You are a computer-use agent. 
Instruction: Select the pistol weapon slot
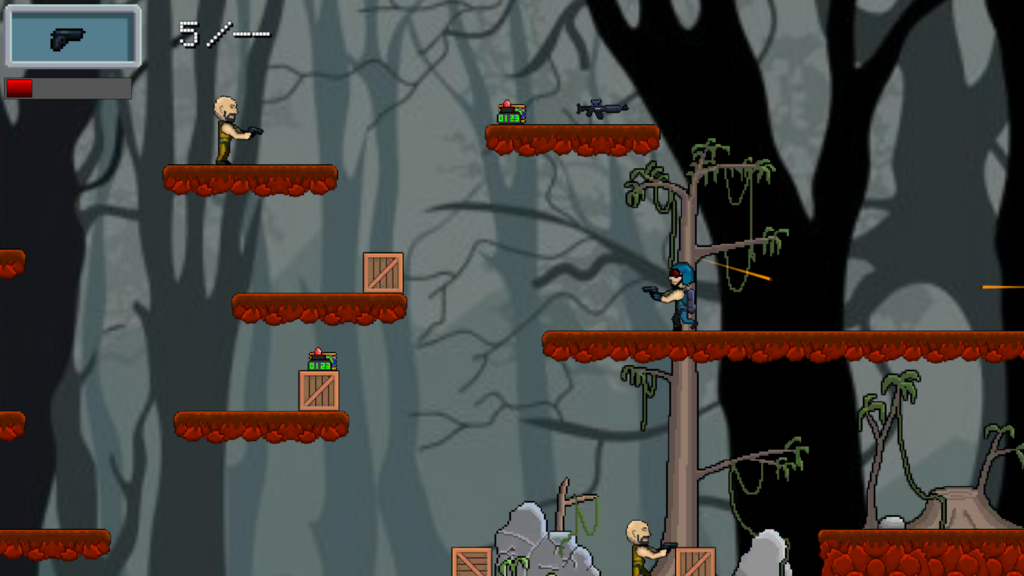click(x=72, y=37)
